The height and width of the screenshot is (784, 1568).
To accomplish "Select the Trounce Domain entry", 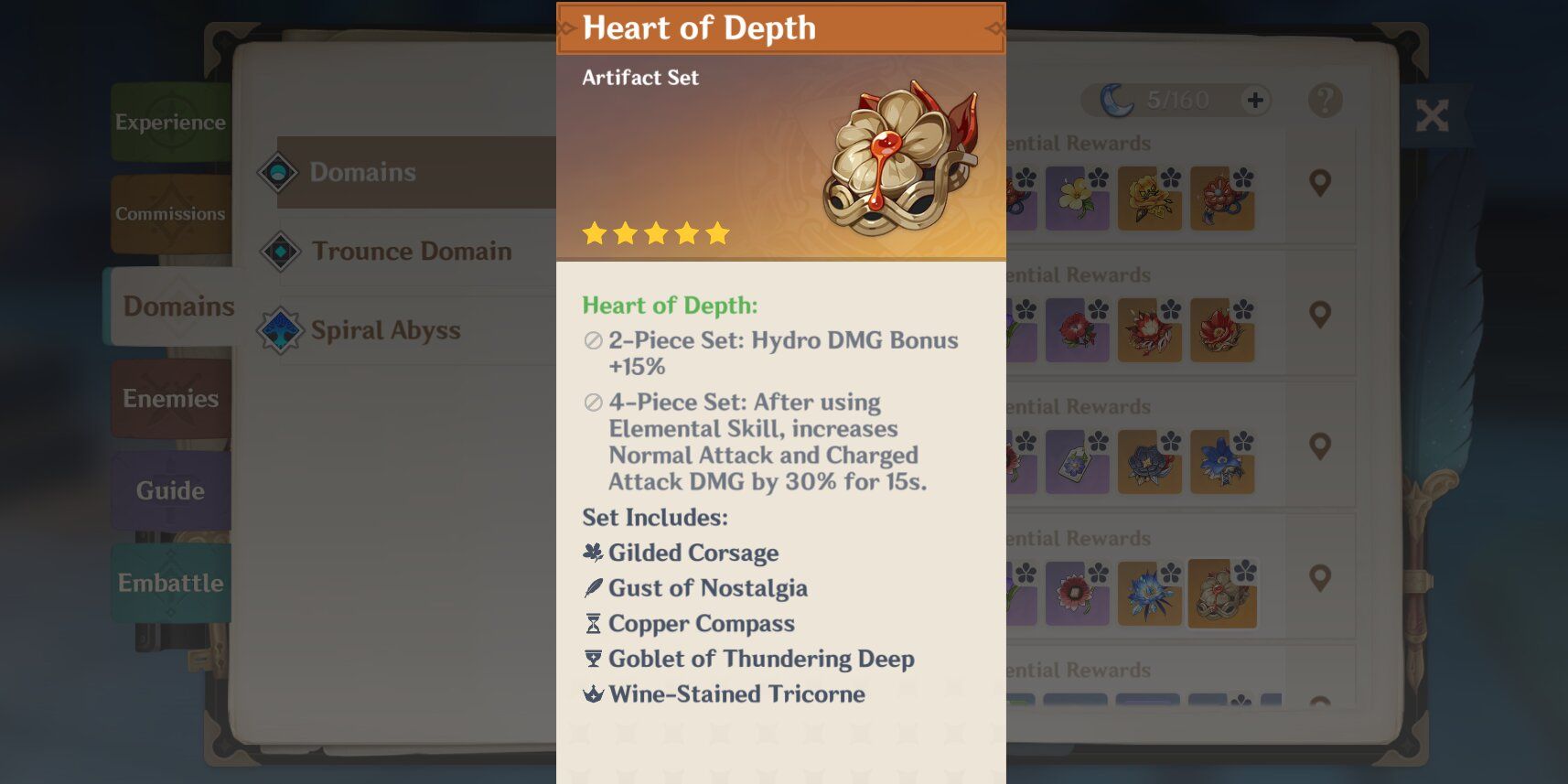I will [x=411, y=251].
